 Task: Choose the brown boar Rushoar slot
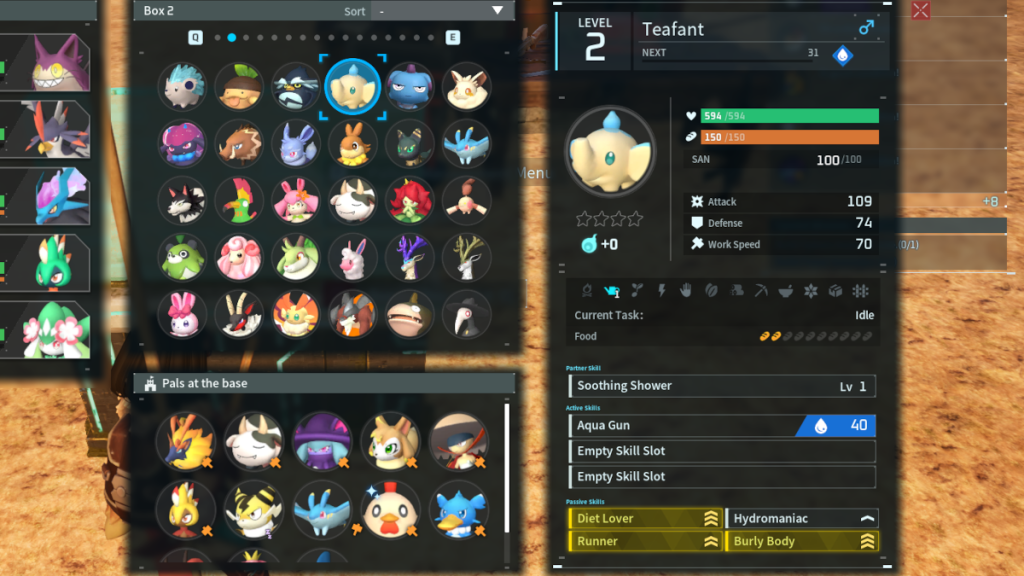click(x=239, y=144)
